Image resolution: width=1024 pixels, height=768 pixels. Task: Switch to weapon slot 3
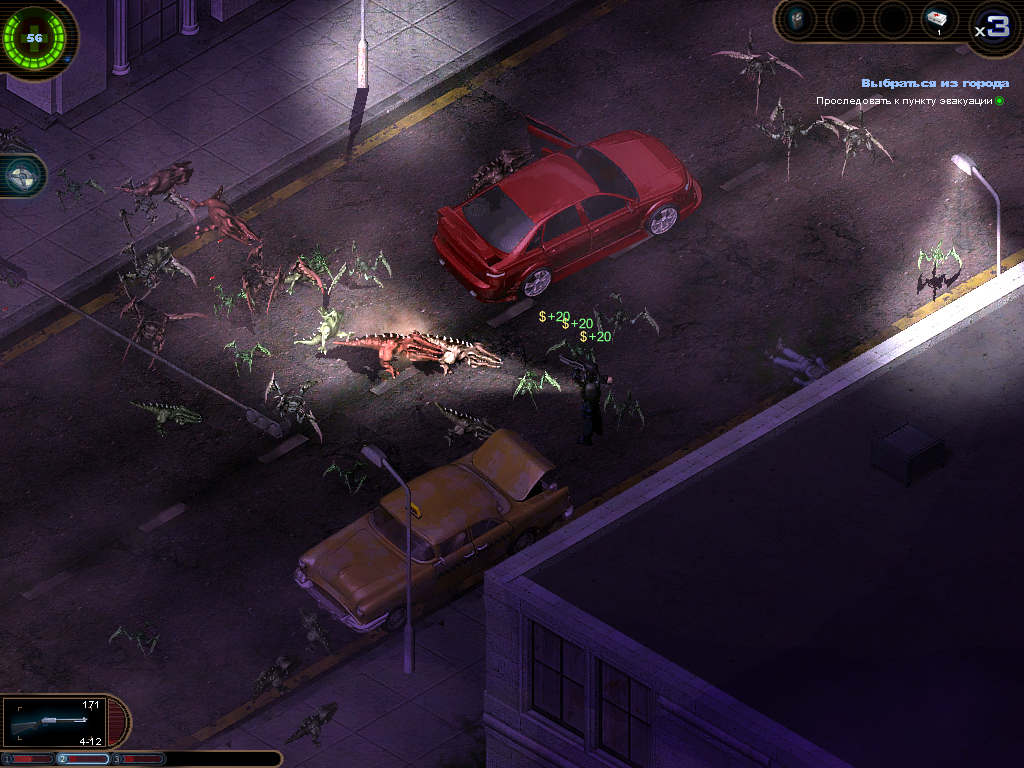coord(137,759)
